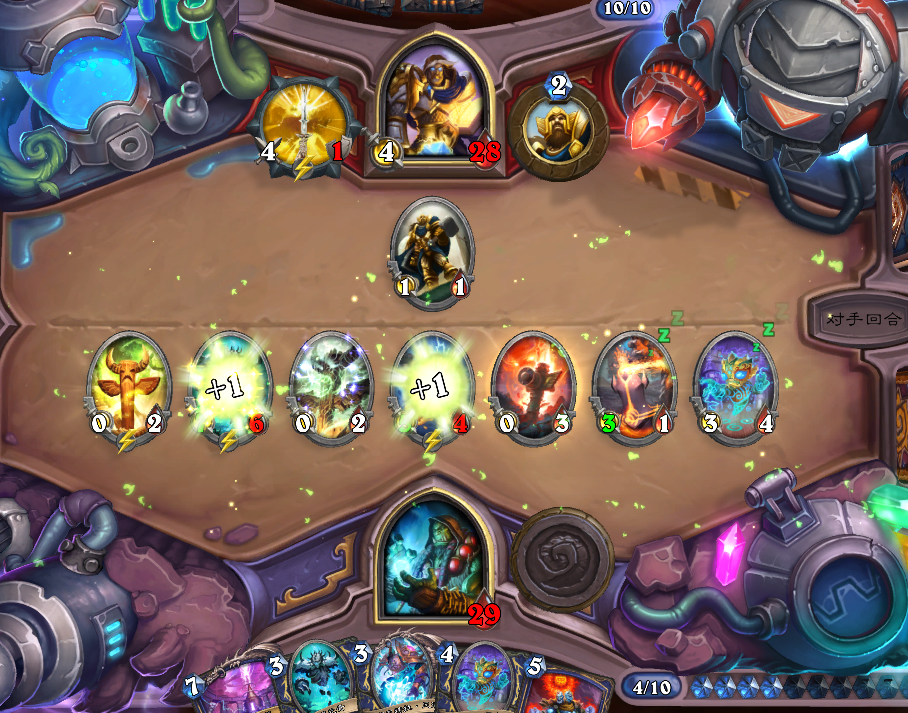Click the opponent's turn end-turn button
This screenshot has width=908, height=713.
[x=864, y=320]
